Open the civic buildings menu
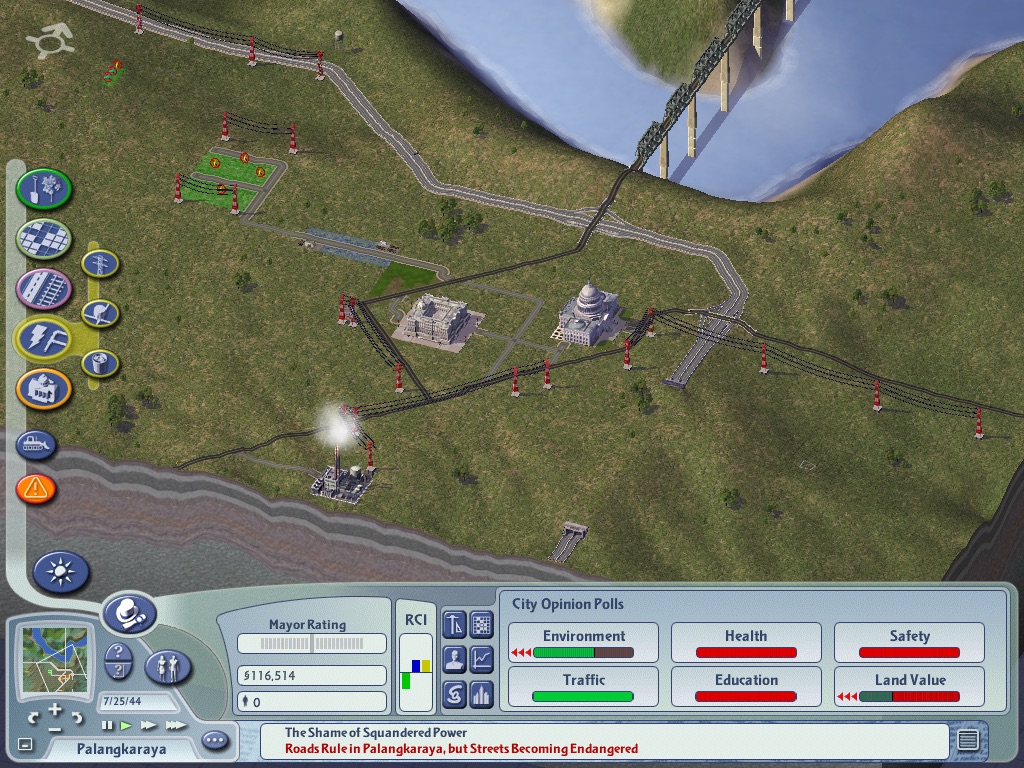Viewport: 1024px width, 768px height. [44, 389]
